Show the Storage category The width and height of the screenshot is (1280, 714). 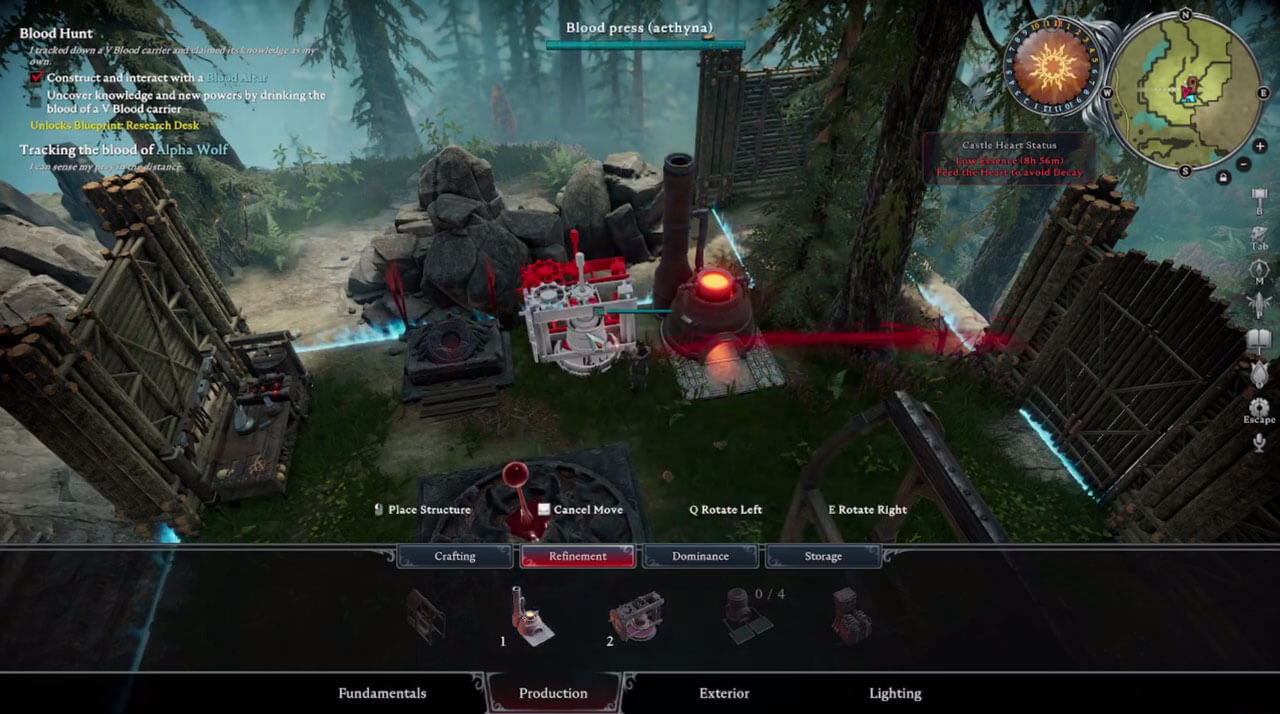coord(823,556)
